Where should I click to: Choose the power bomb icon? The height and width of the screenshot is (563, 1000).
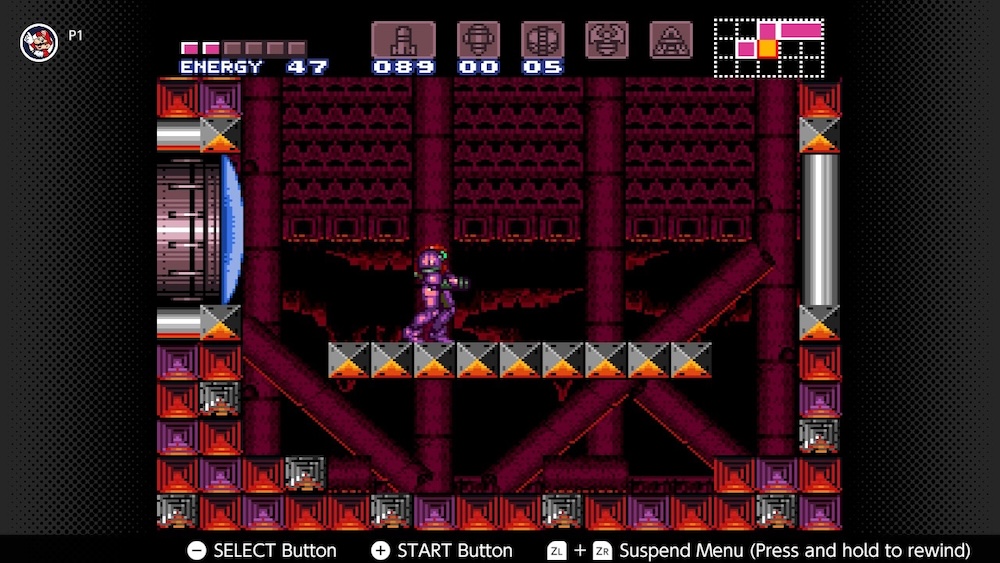tap(542, 40)
